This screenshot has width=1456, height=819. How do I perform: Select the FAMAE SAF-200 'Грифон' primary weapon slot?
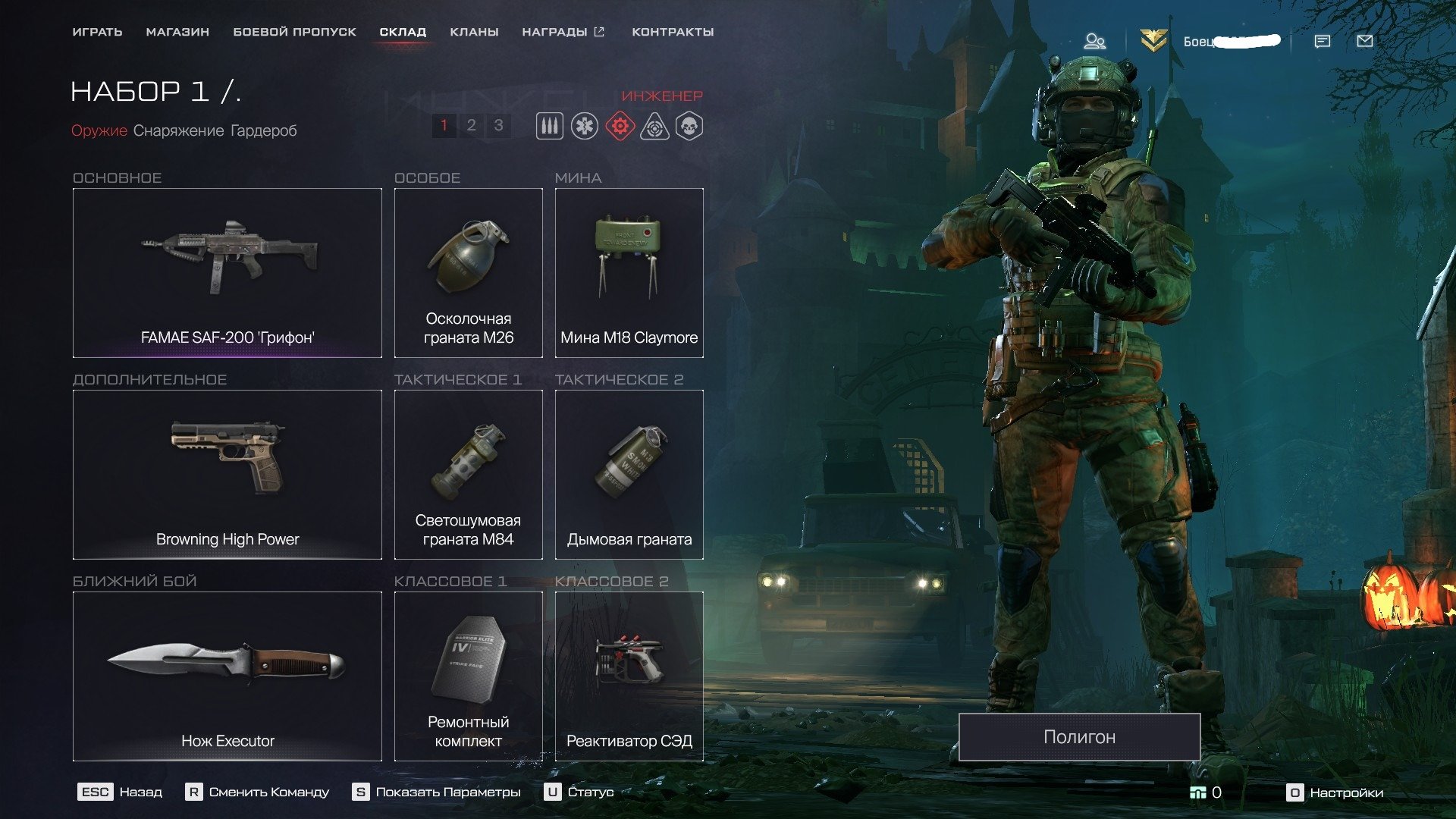click(227, 273)
